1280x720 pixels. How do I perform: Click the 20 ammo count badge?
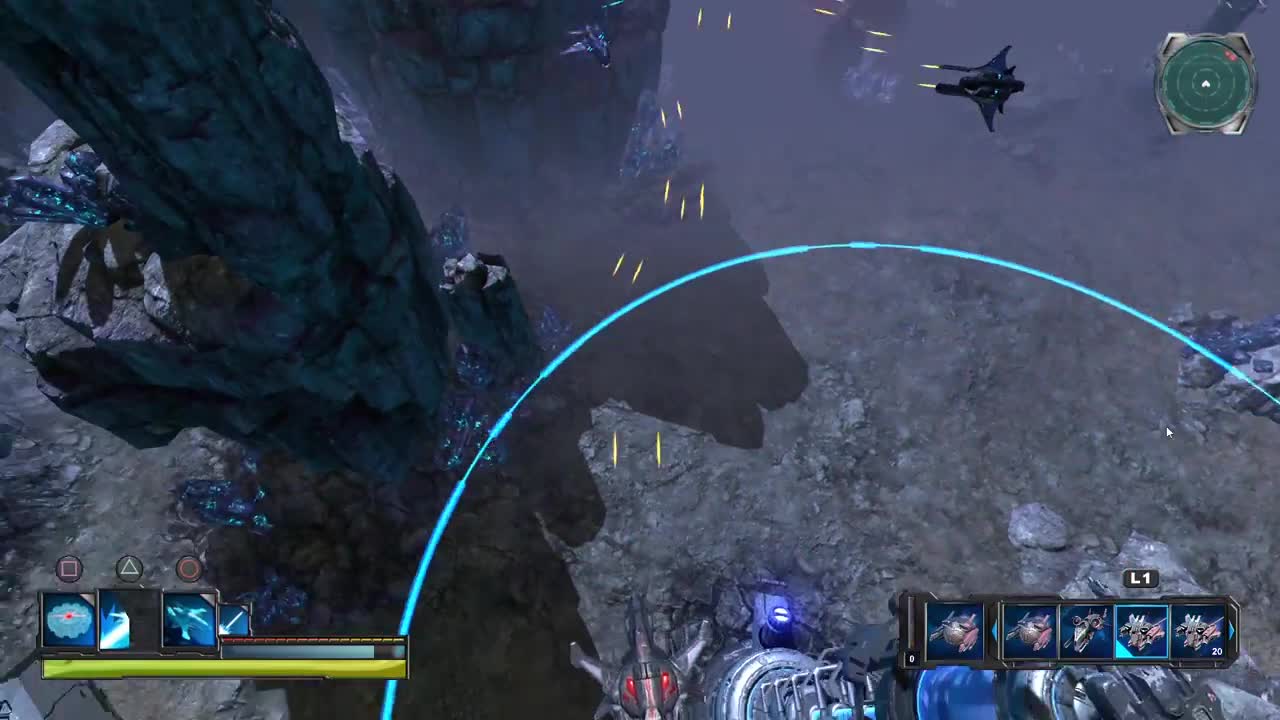pos(1216,652)
